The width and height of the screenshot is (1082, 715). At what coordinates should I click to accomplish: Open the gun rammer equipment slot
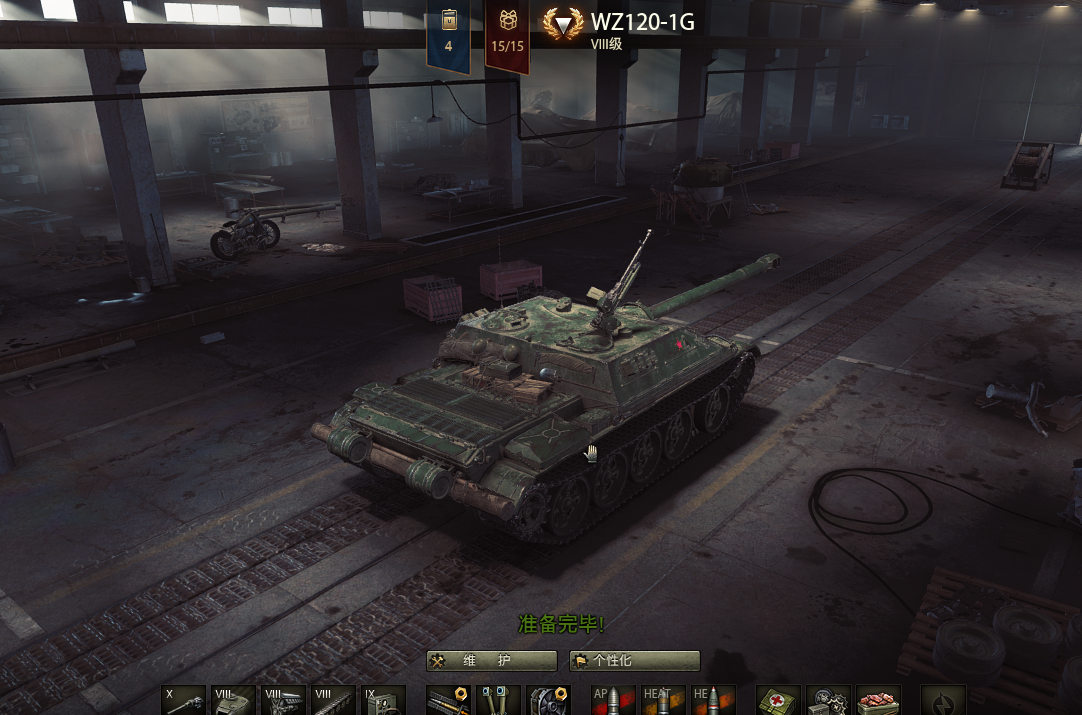pyautogui.click(x=448, y=700)
